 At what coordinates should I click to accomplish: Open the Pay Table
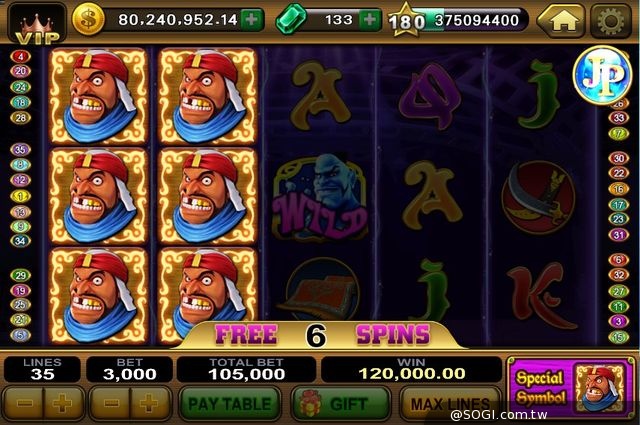(230, 404)
